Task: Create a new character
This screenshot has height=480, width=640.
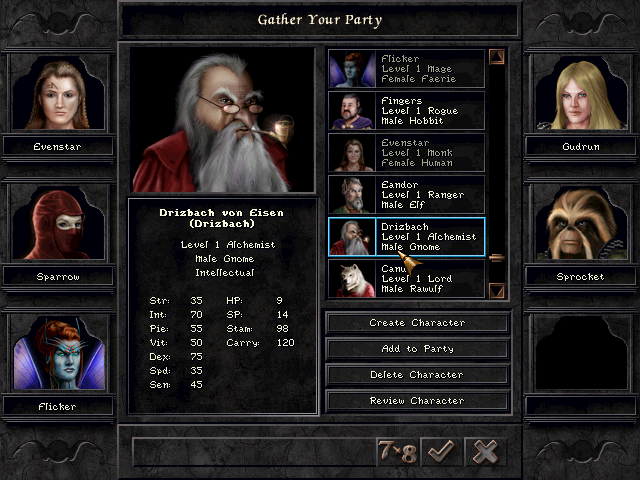Action: pyautogui.click(x=417, y=323)
